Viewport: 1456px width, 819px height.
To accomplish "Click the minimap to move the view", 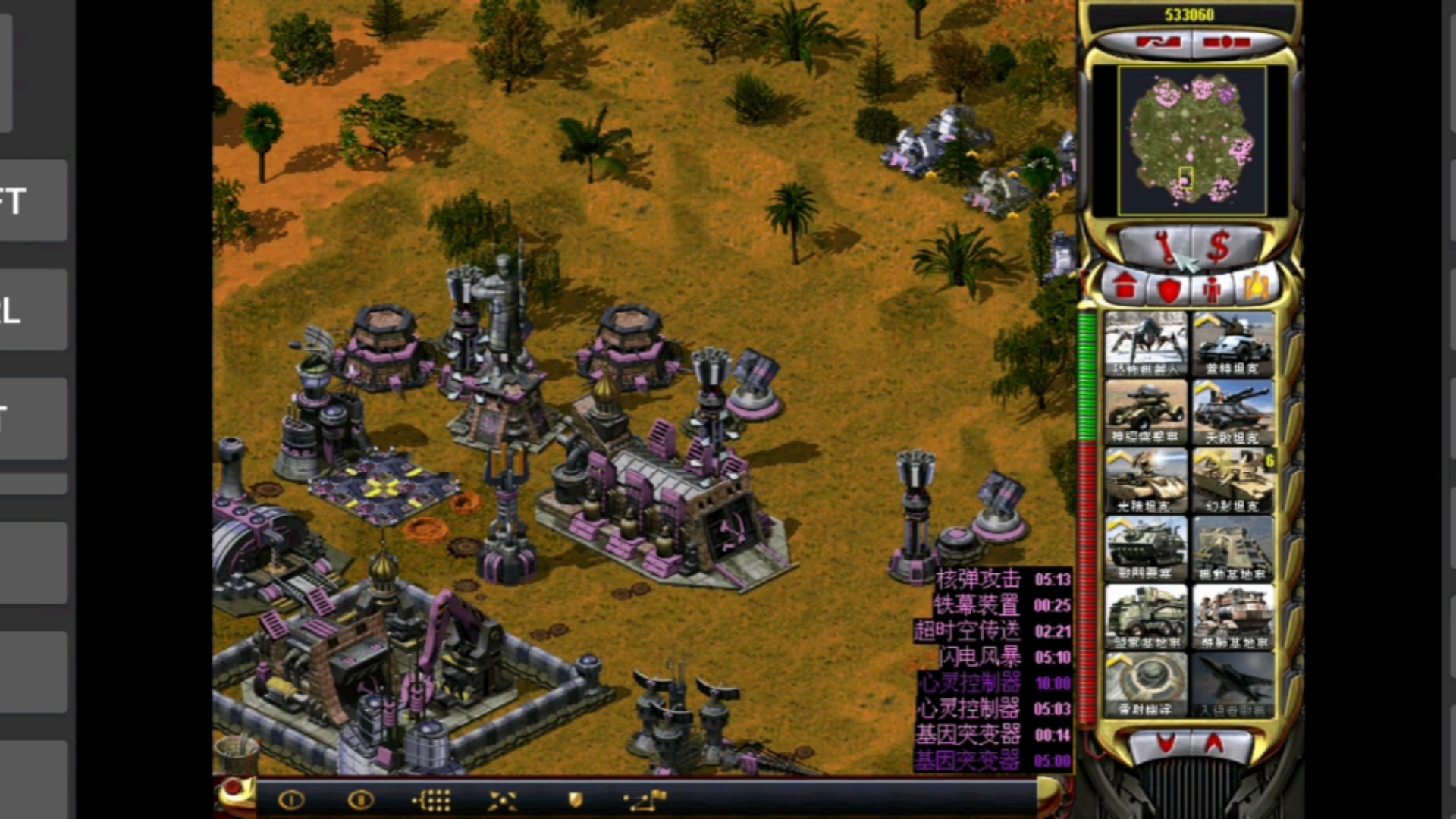I will coord(1191,140).
